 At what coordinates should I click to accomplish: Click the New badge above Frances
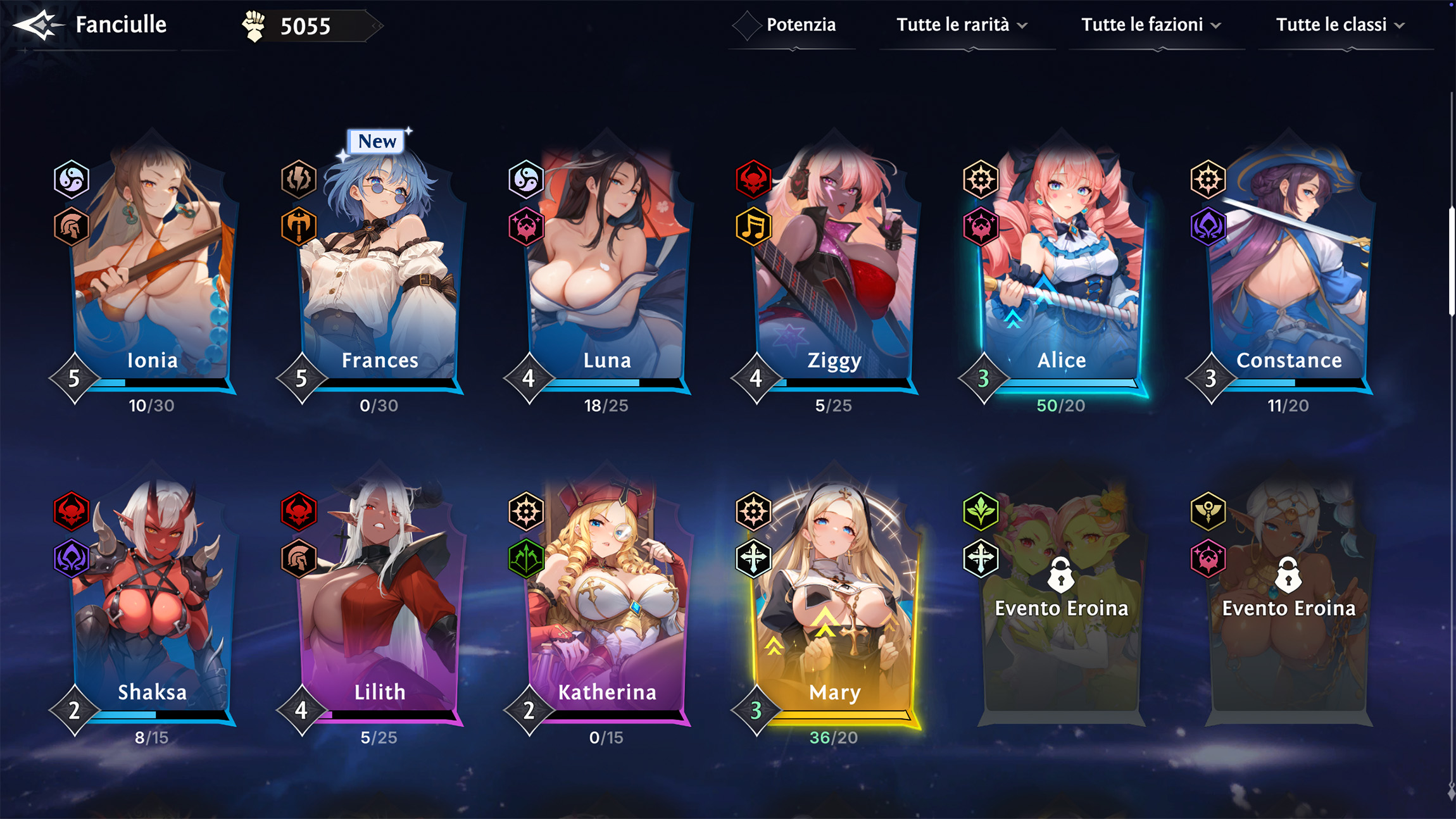pyautogui.click(x=376, y=141)
